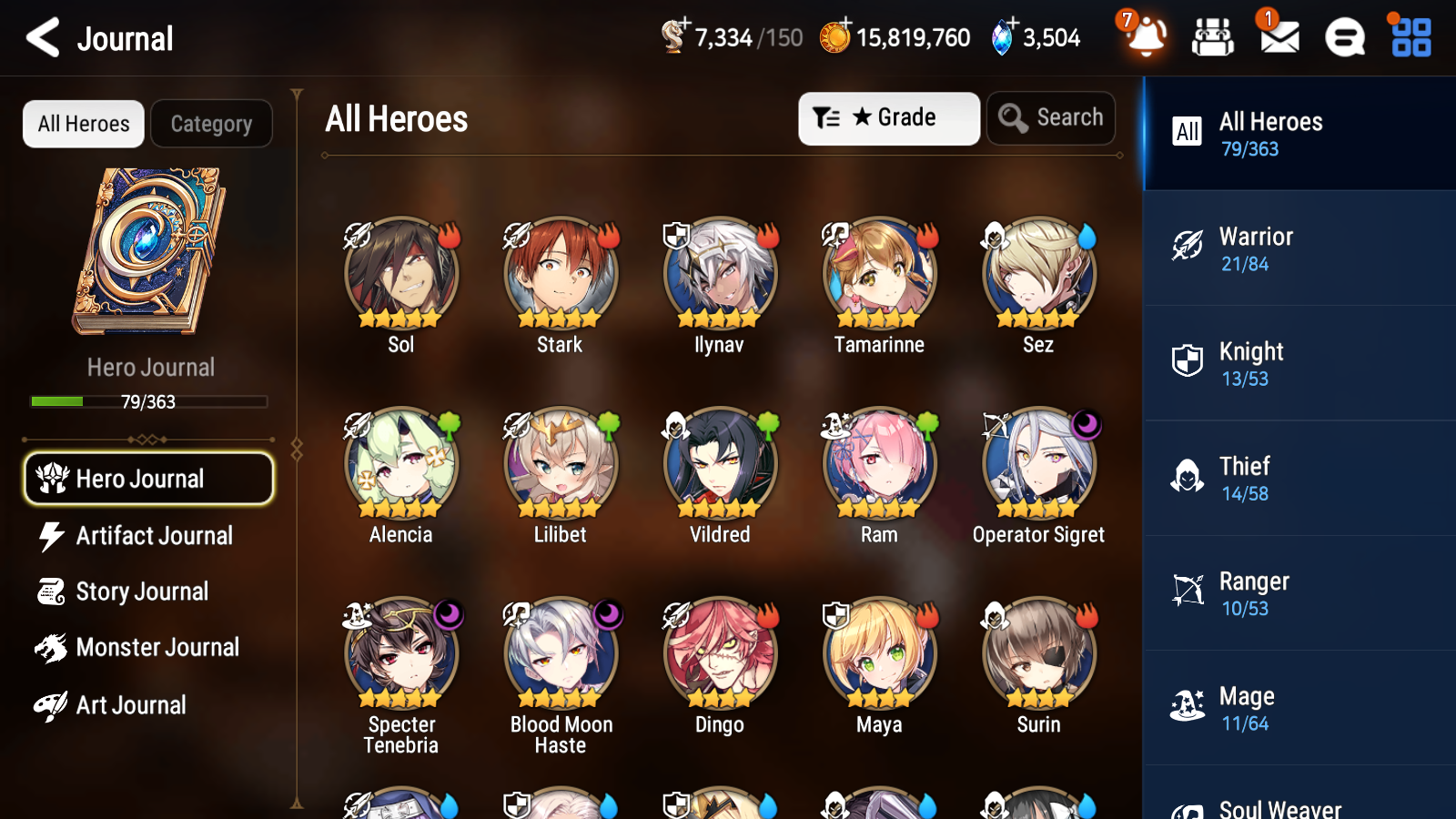Switch to the Category tab
This screenshot has width=1456, height=819.
(212, 124)
